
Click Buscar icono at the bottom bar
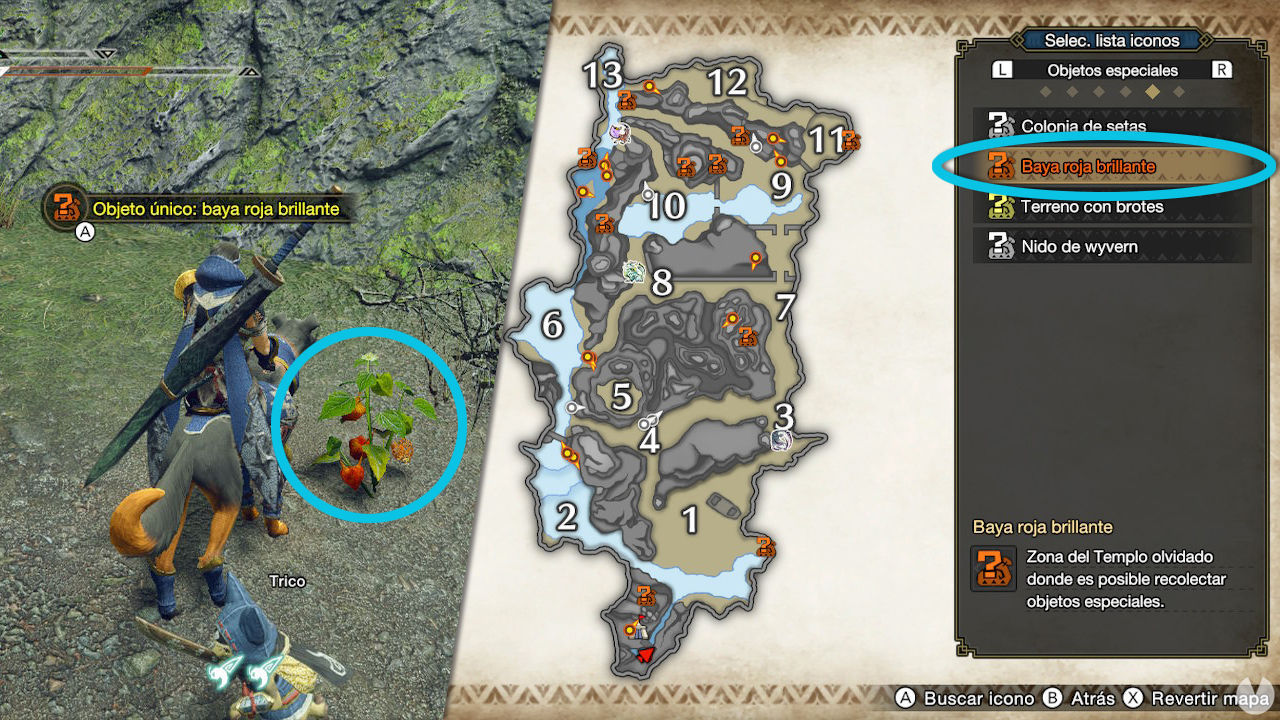[970, 700]
